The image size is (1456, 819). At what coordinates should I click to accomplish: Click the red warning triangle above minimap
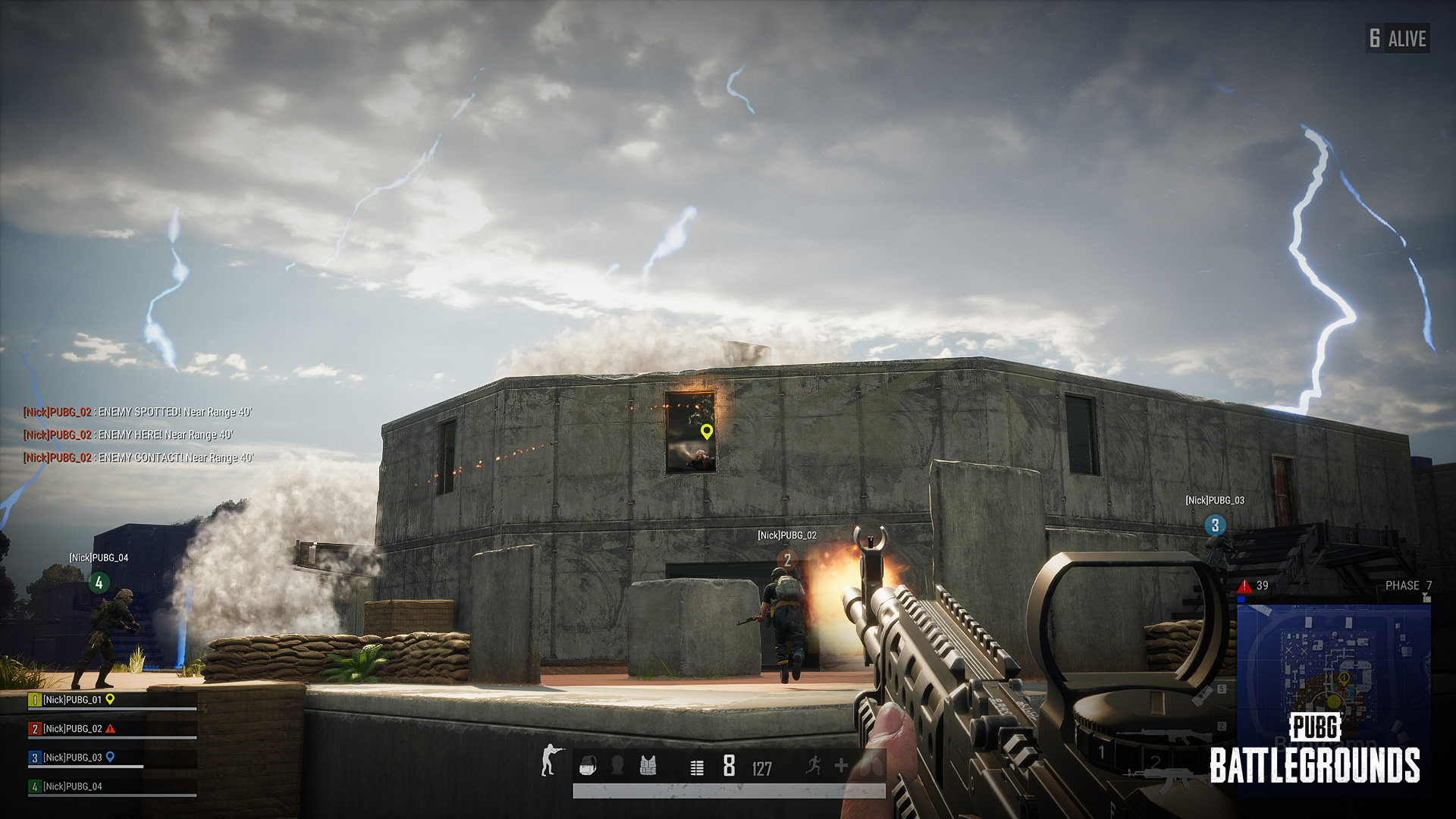pyautogui.click(x=1244, y=586)
